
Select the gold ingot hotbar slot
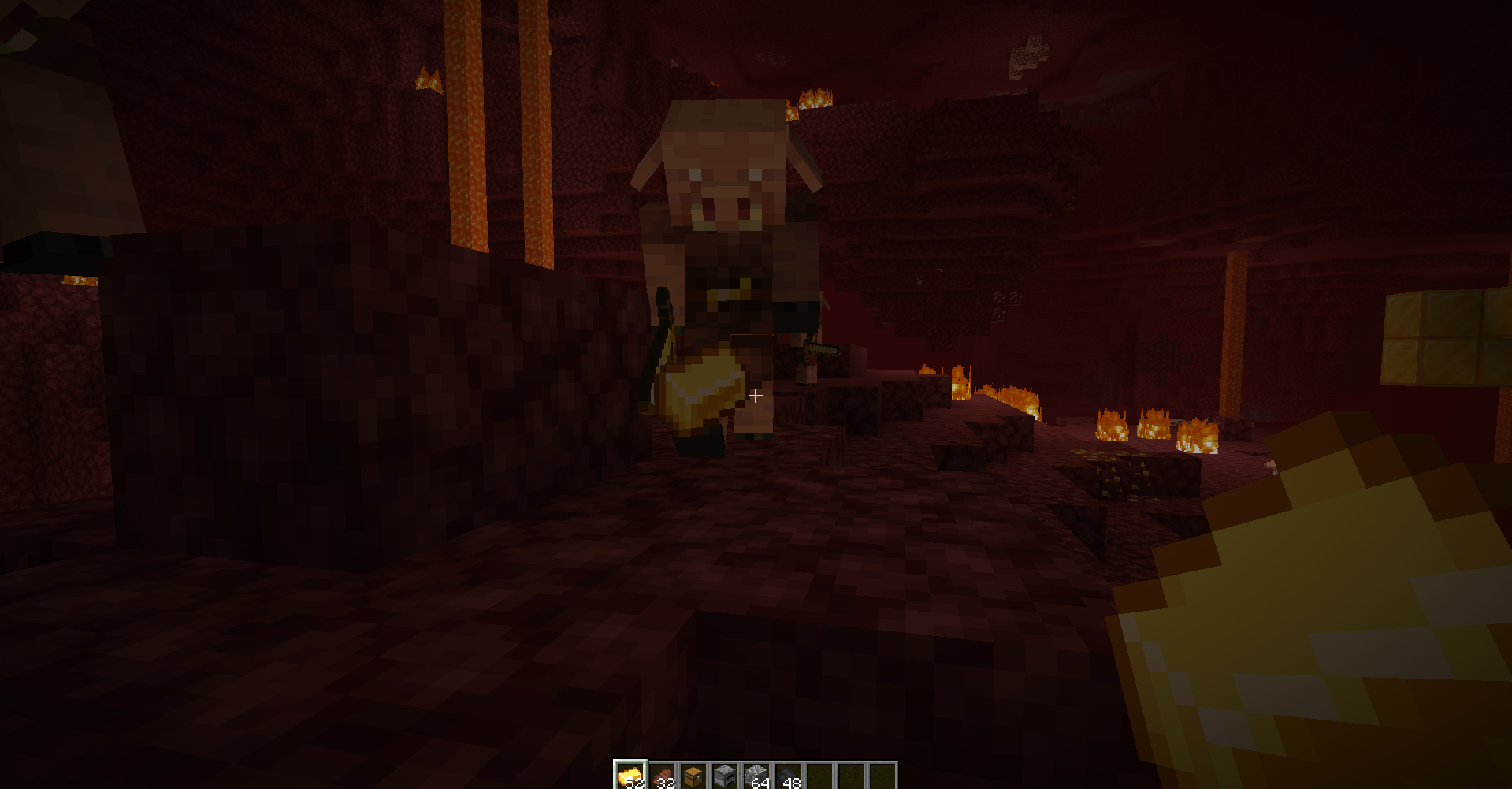632,776
